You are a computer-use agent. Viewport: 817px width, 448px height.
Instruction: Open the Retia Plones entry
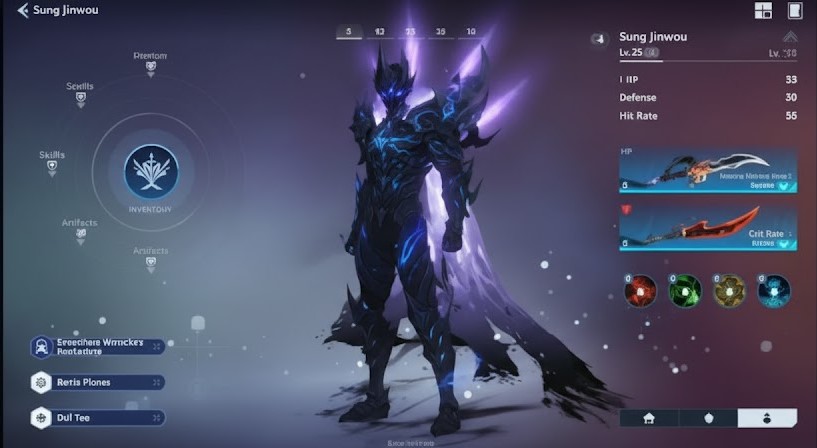(97, 382)
